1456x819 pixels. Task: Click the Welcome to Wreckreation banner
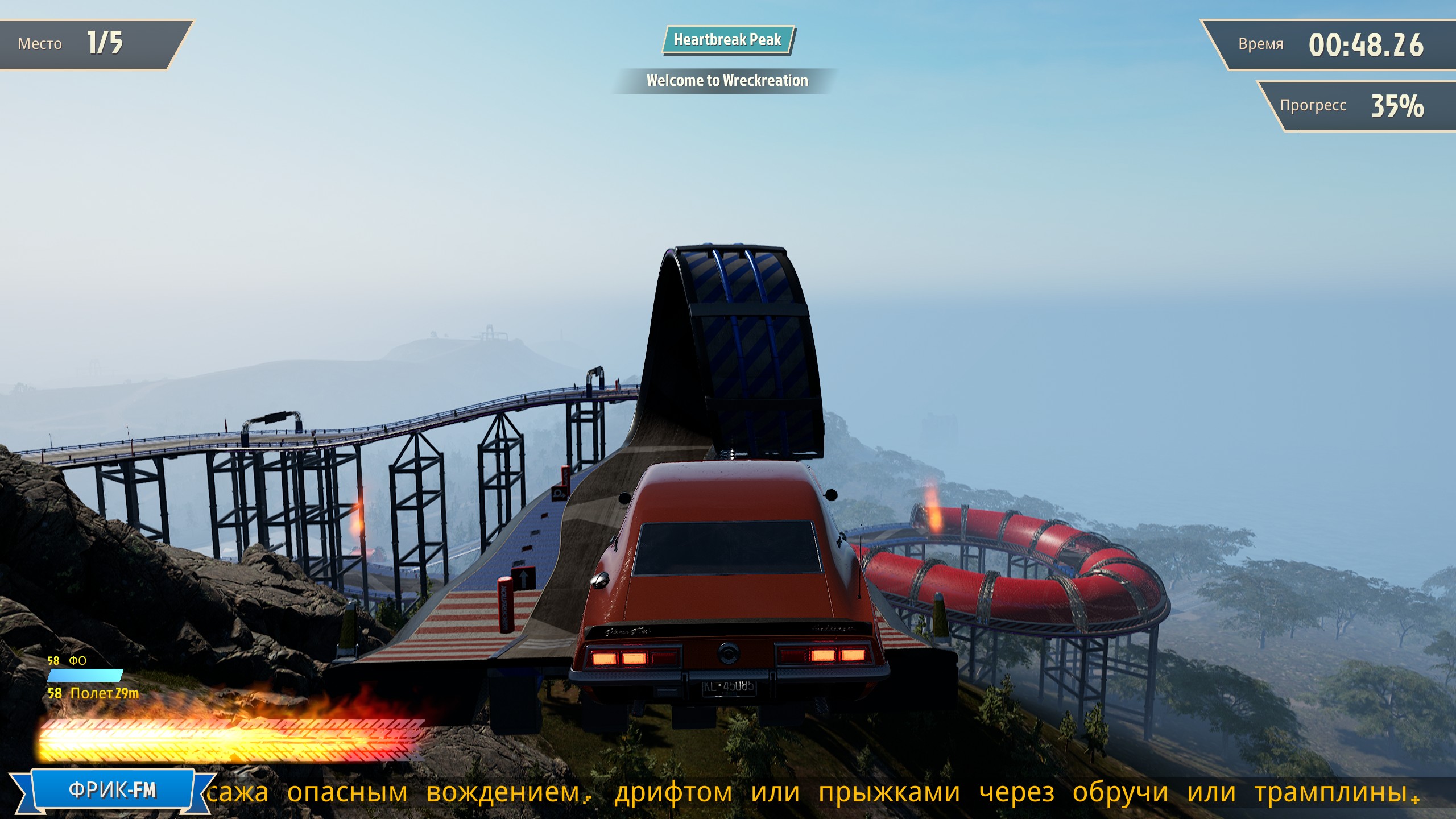click(726, 81)
